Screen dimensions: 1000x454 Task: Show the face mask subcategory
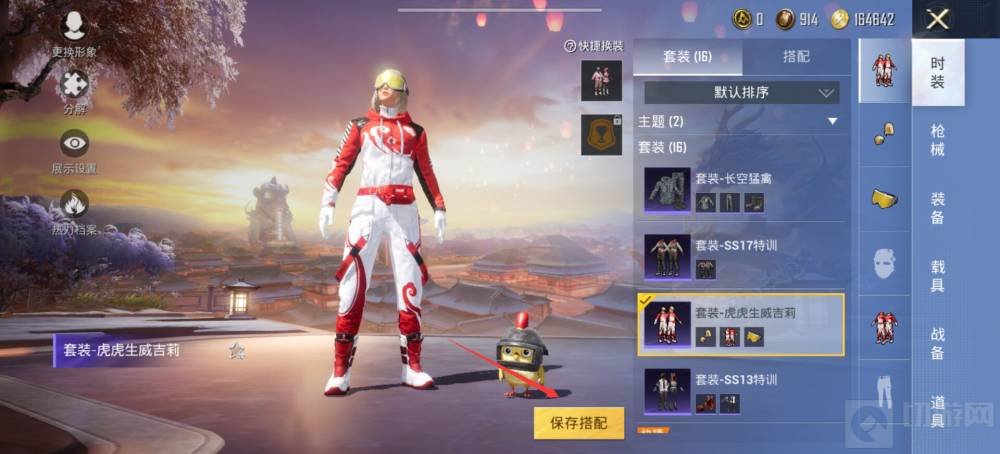[884, 263]
